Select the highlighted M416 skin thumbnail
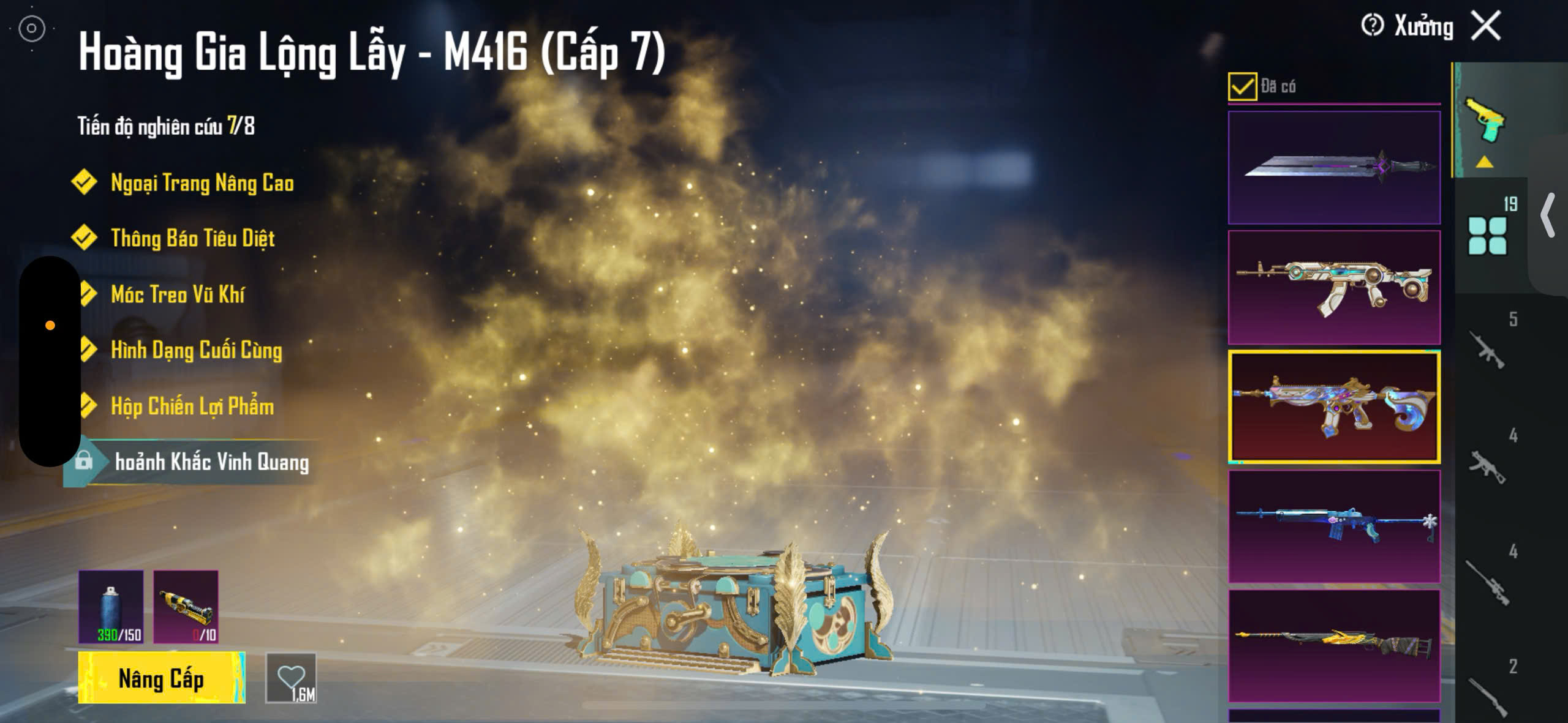The image size is (1568, 723). [1334, 406]
